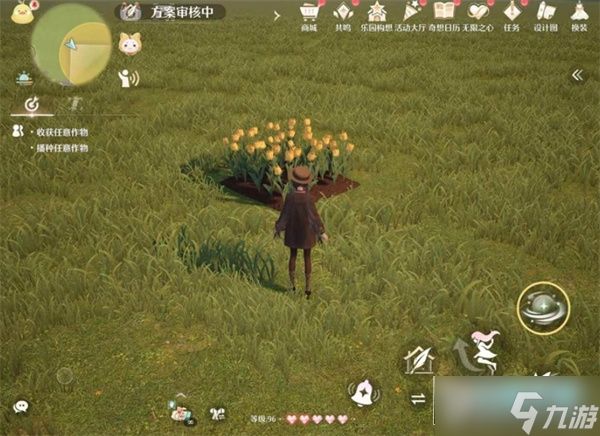
Task: Open the 换装 outfit change menu
Action: [580, 13]
